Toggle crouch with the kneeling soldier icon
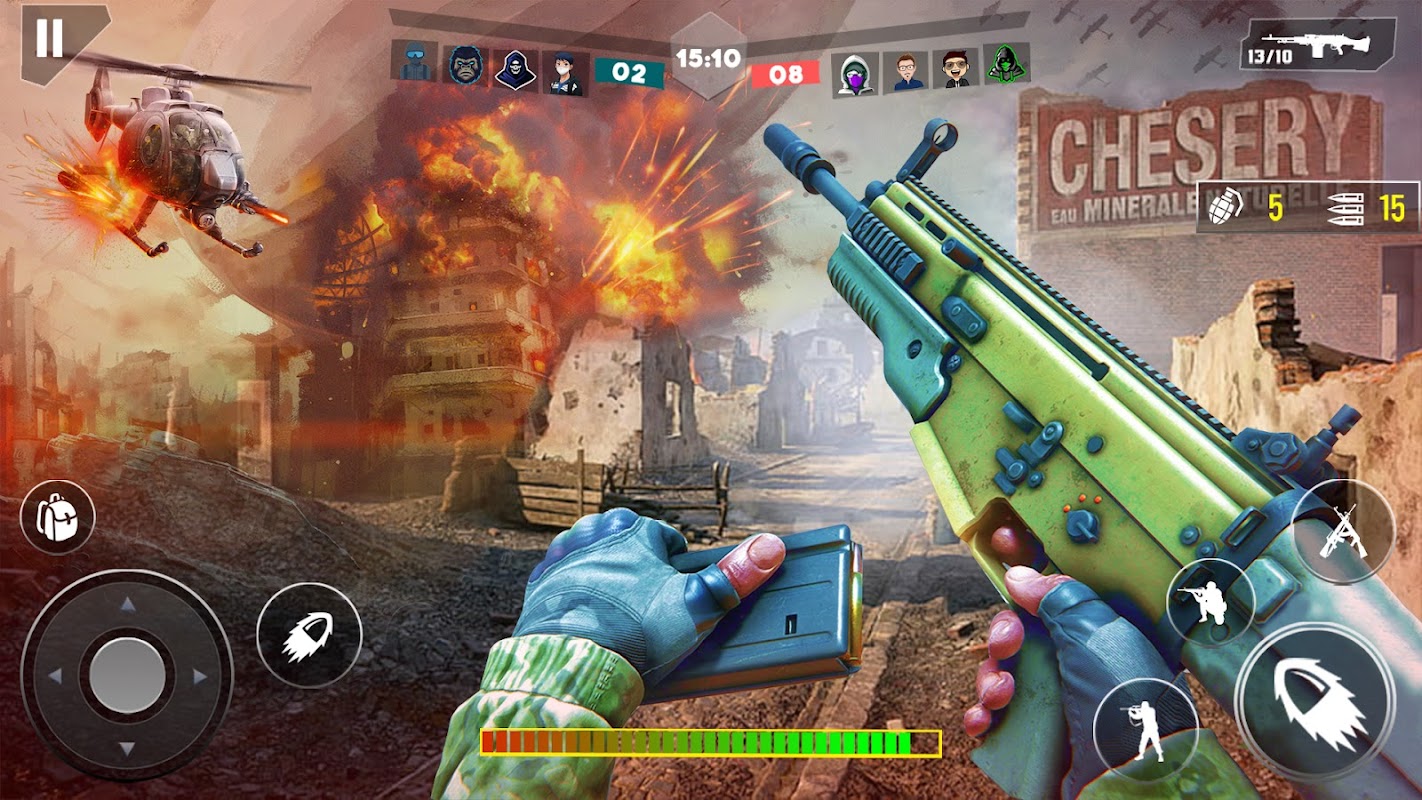Image resolution: width=1422 pixels, height=800 pixels. pos(1209,603)
